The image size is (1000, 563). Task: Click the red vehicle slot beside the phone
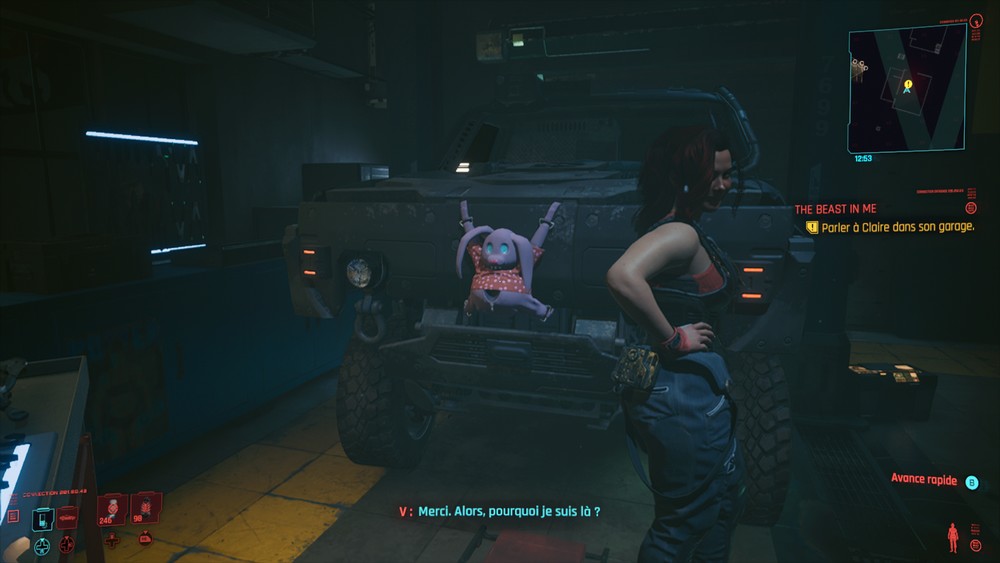point(67,517)
